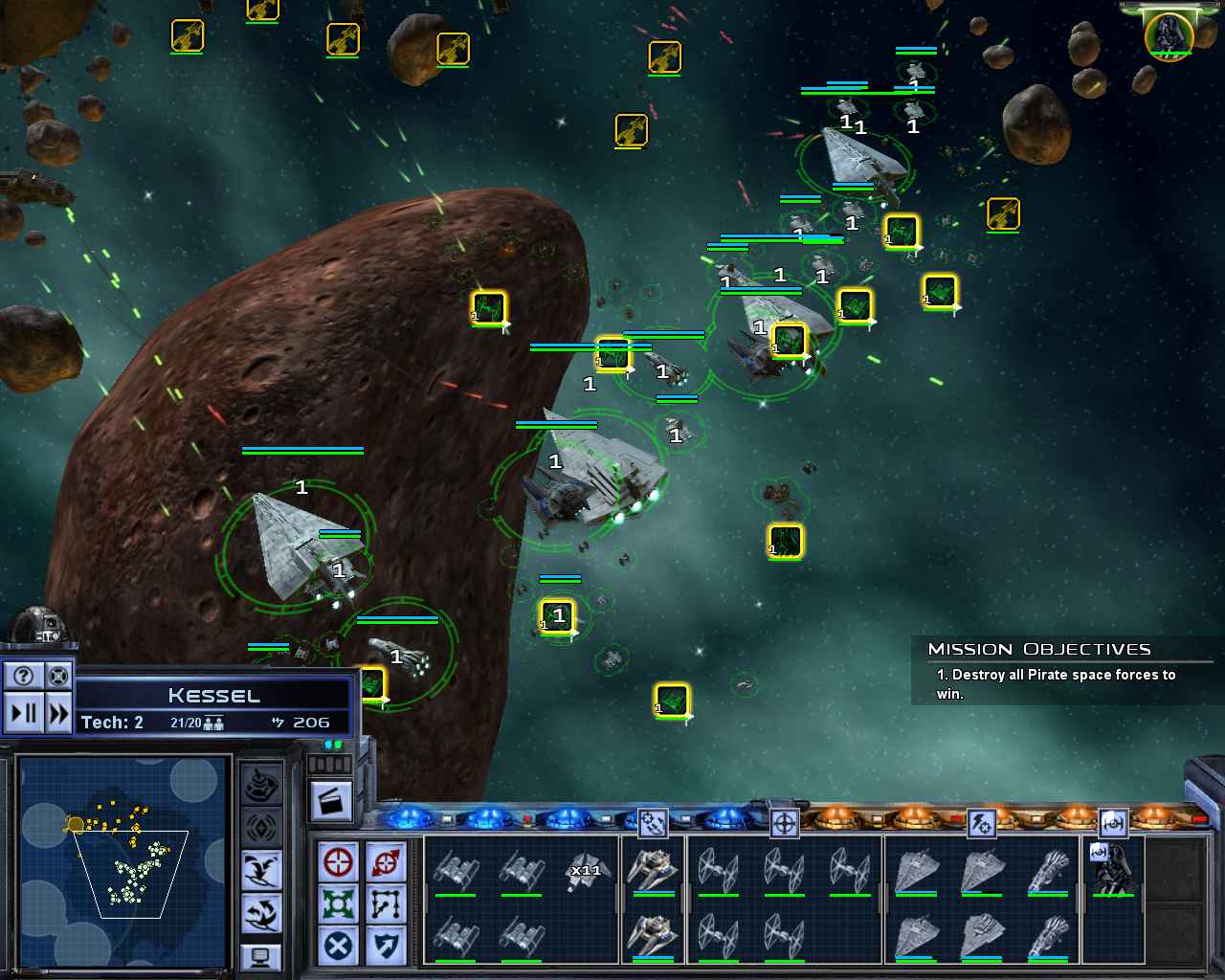The width and height of the screenshot is (1225, 980).
Task: Click the green scatter arrows command
Action: click(338, 904)
